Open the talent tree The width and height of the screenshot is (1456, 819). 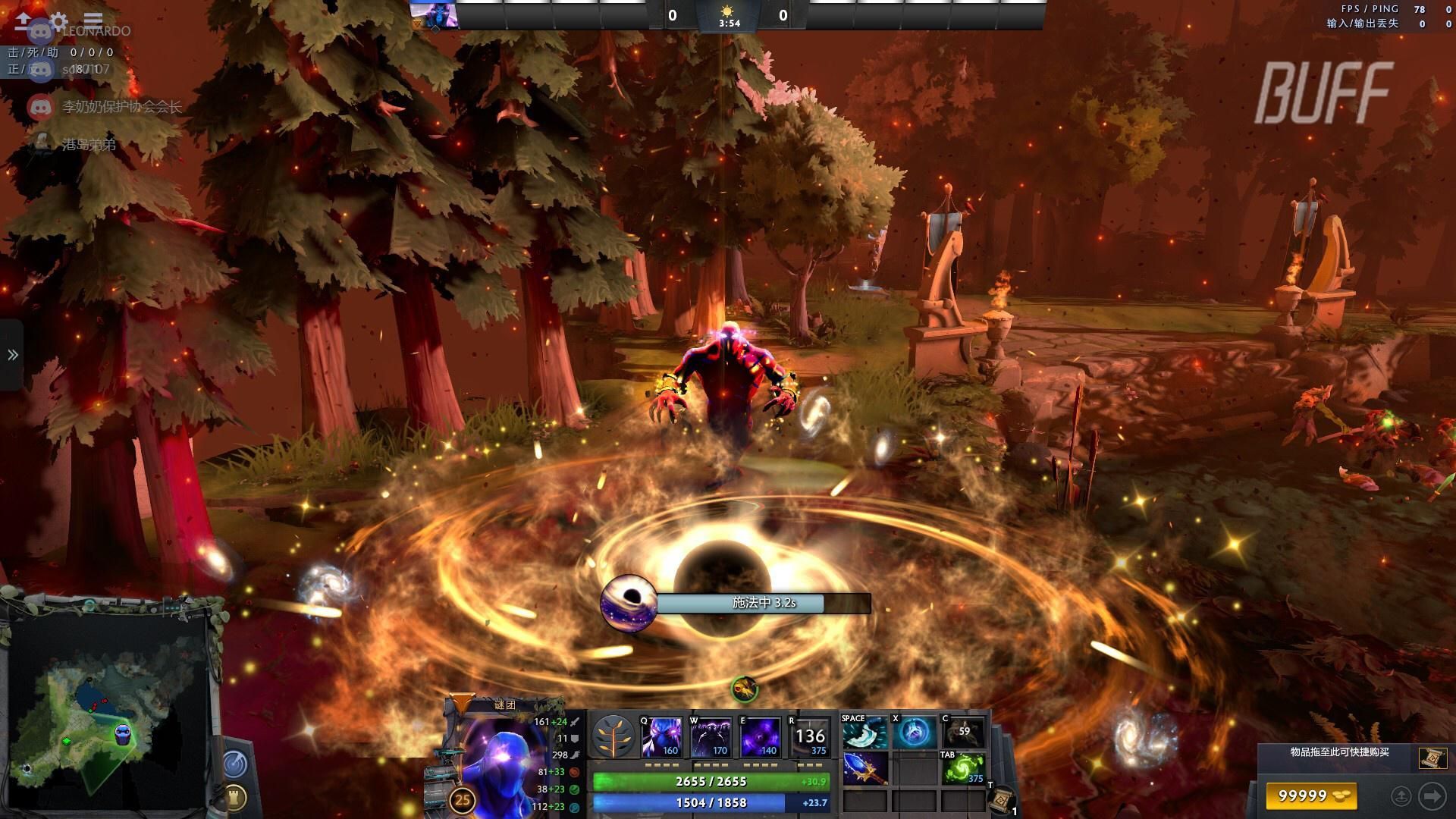613,736
